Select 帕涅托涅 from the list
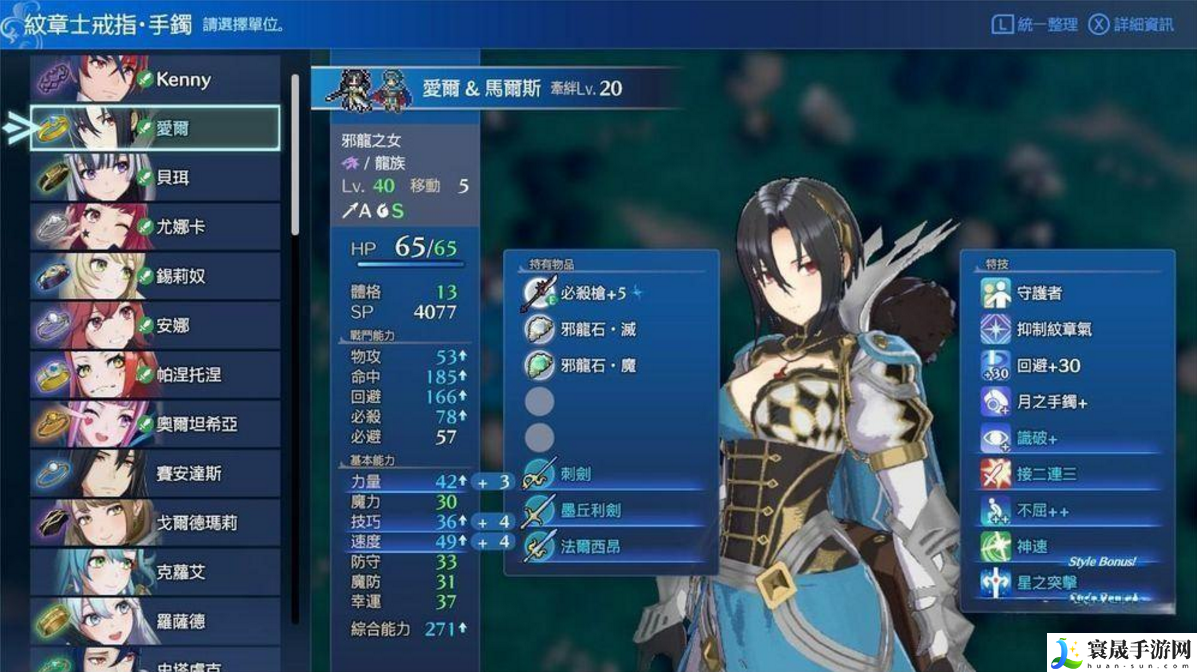1197x672 pixels. [x=155, y=374]
